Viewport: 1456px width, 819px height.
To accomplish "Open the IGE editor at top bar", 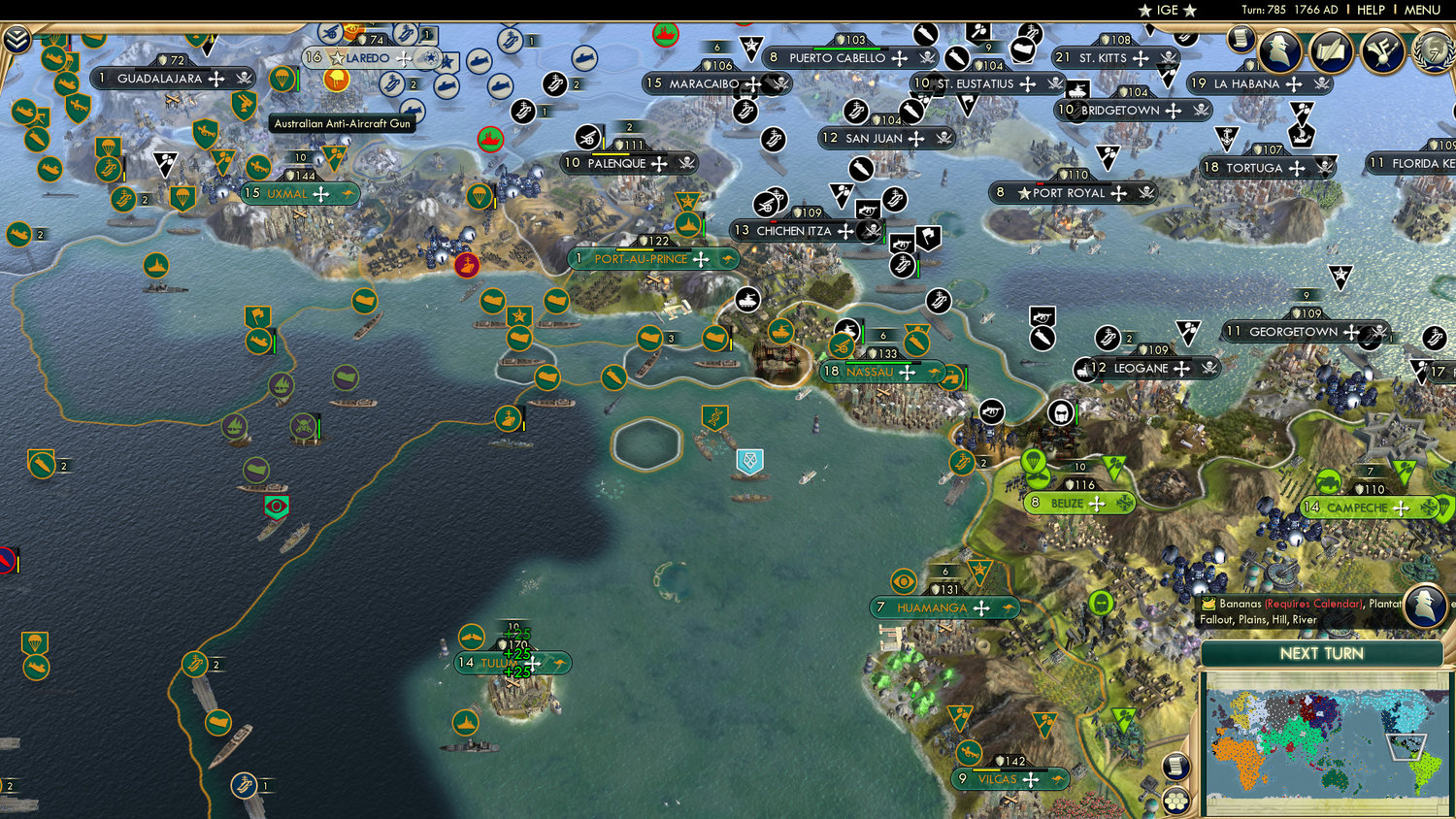I will tap(1167, 10).
